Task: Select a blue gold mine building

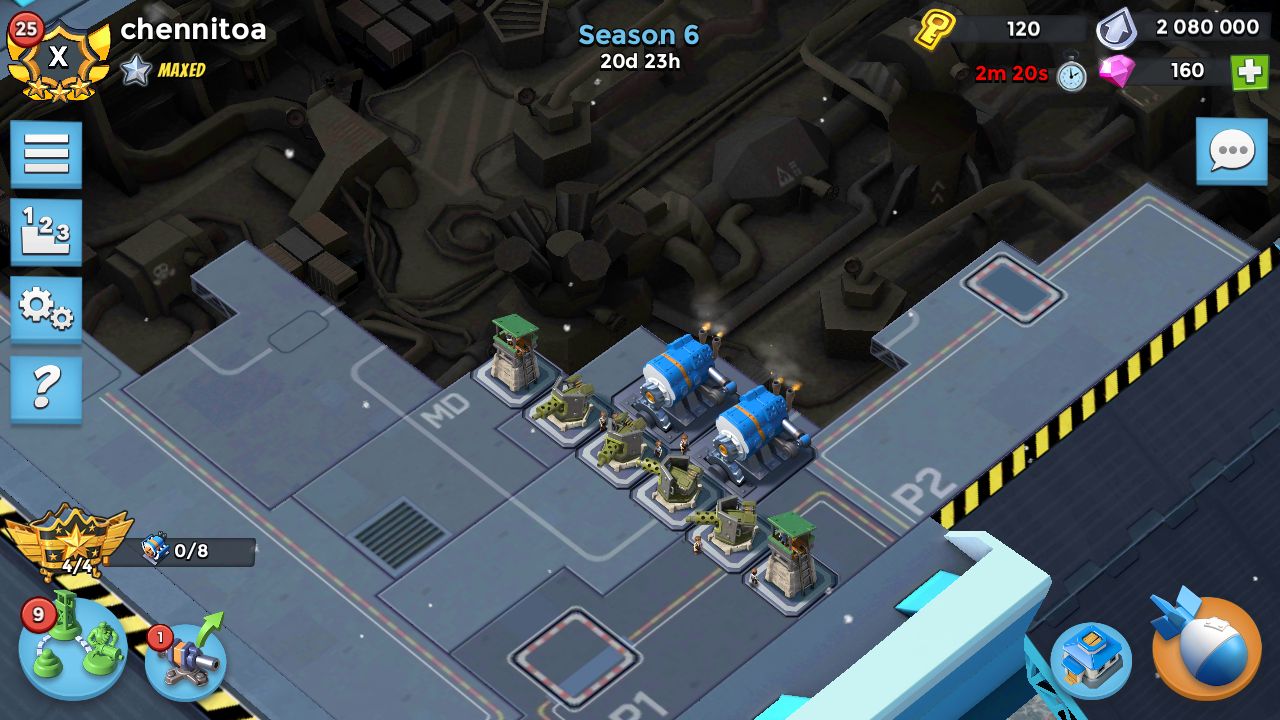Action: (x=680, y=380)
